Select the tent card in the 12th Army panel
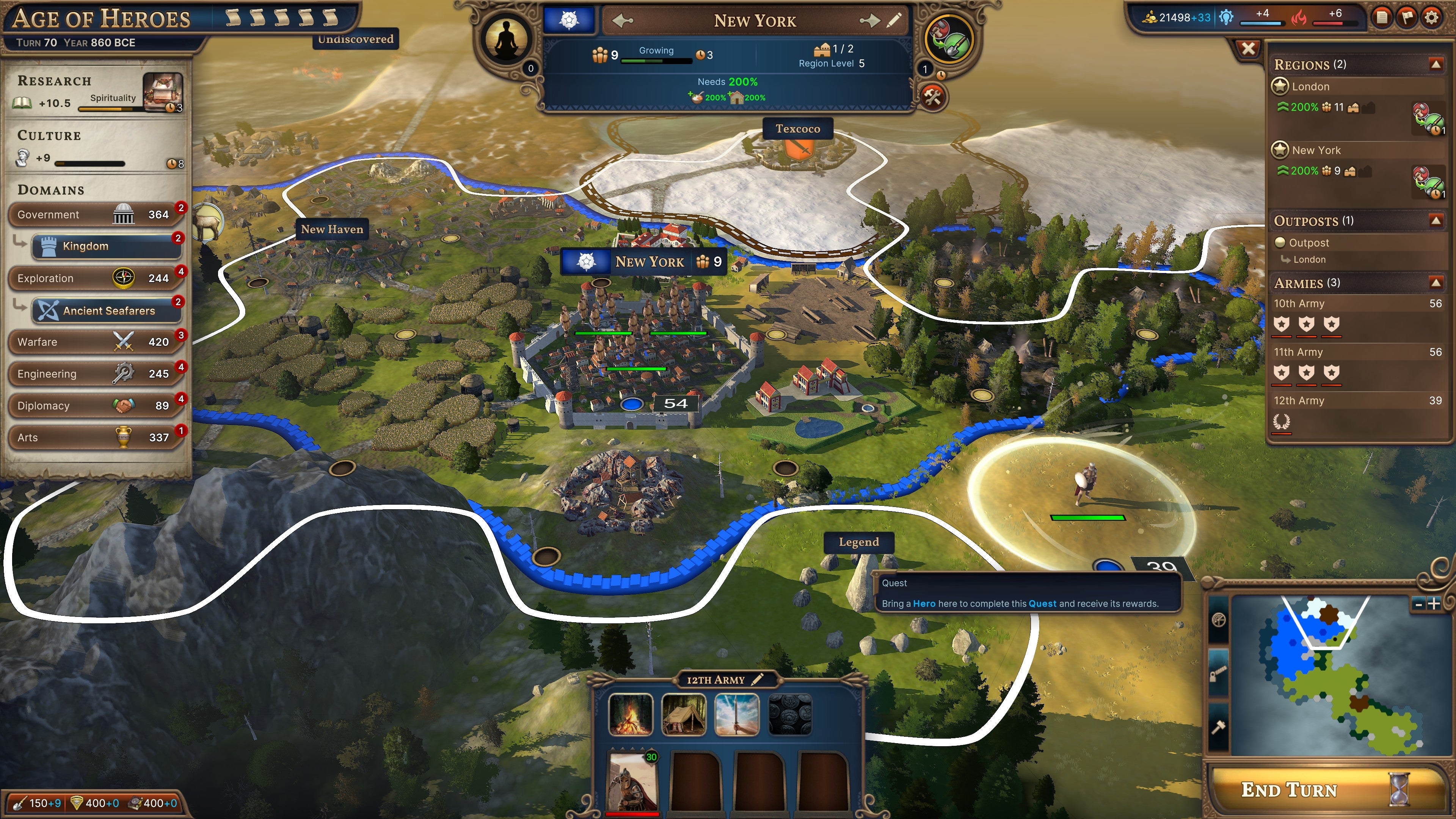Viewport: 1456px width, 819px height. [684, 715]
